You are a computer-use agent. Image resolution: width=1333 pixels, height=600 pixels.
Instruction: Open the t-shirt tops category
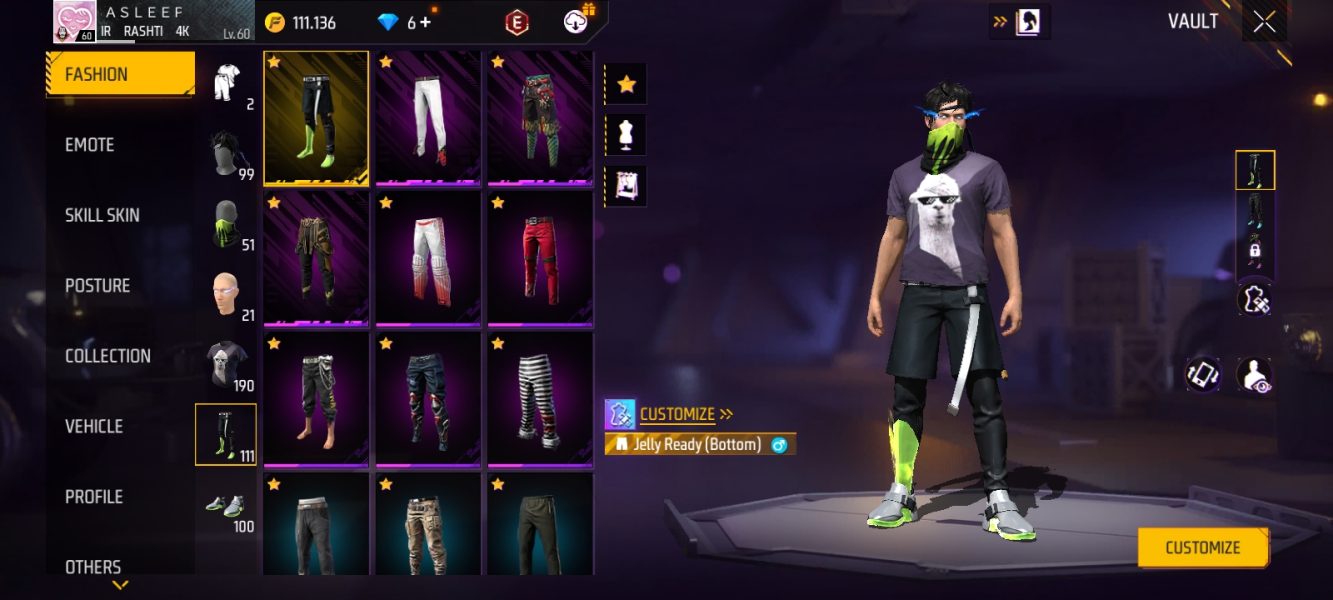[225, 364]
